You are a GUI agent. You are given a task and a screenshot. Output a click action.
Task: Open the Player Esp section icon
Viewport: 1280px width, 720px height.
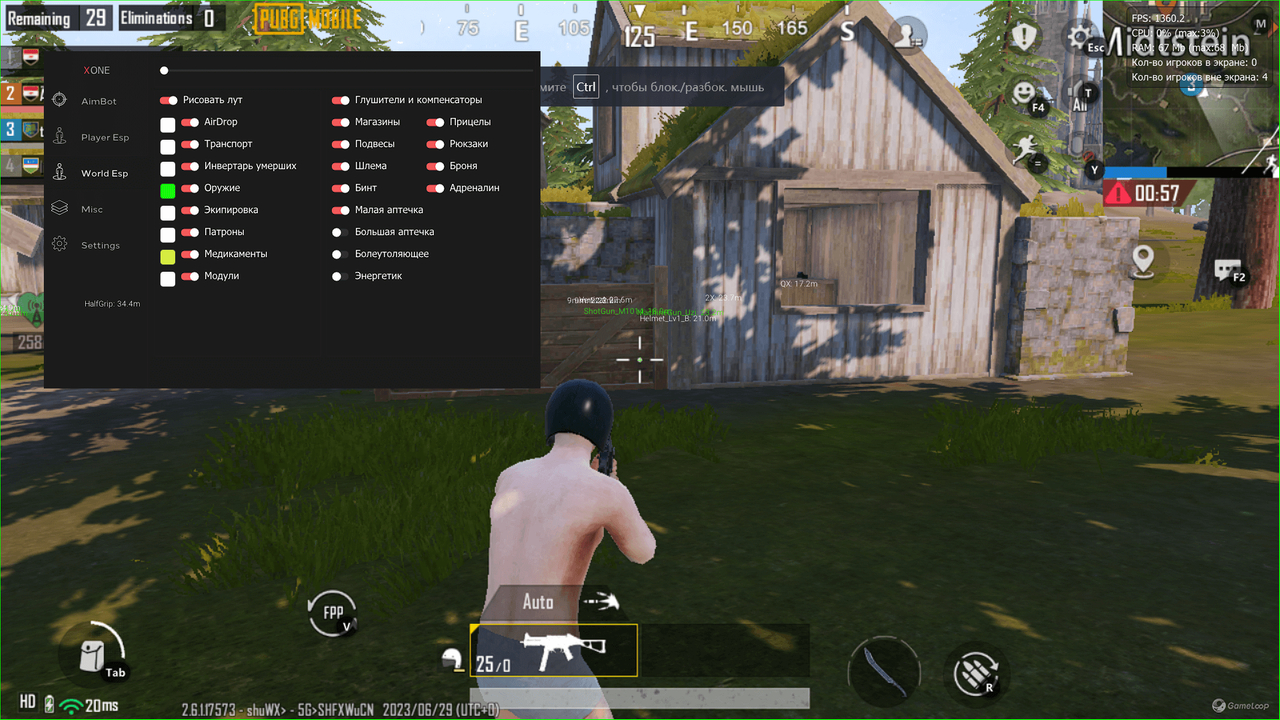[60, 136]
